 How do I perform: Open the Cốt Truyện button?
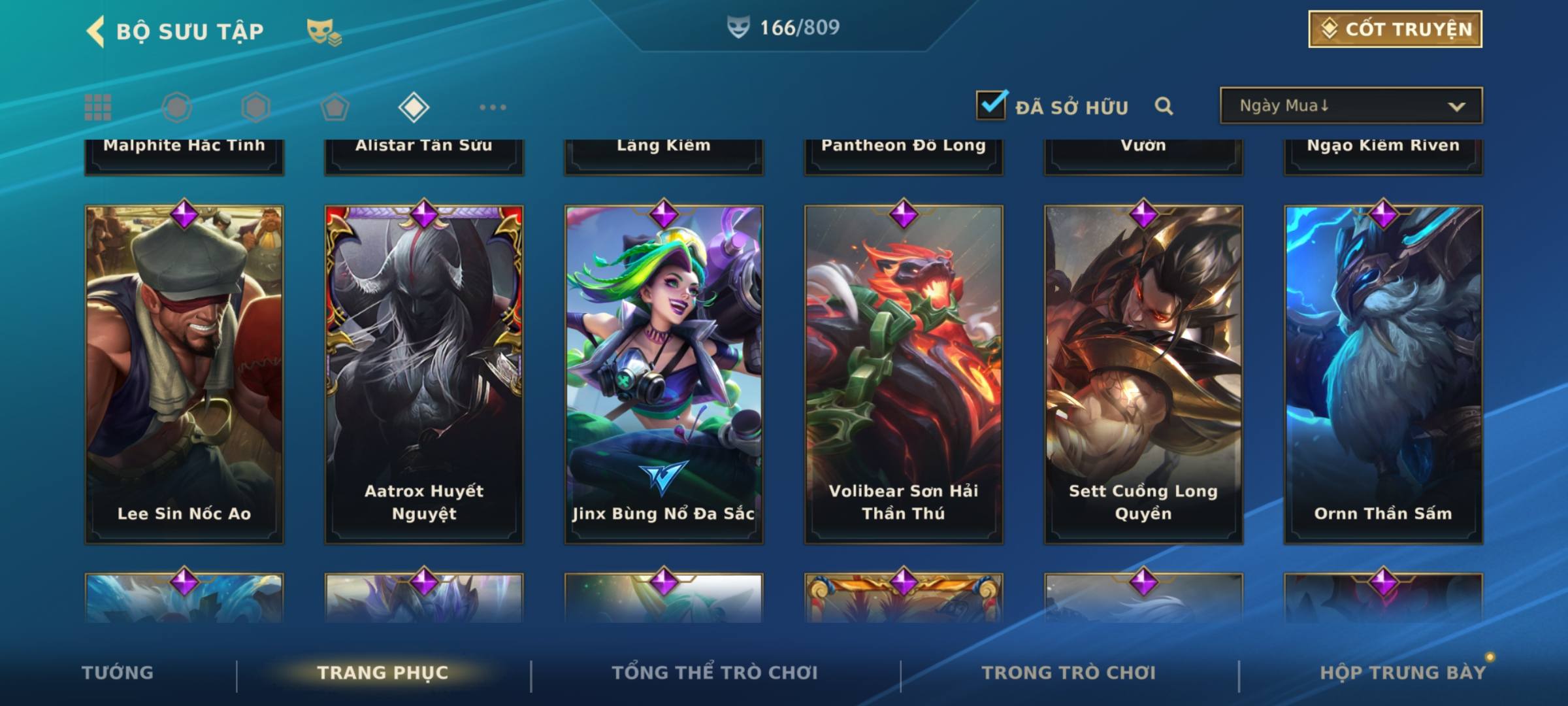tap(1395, 29)
